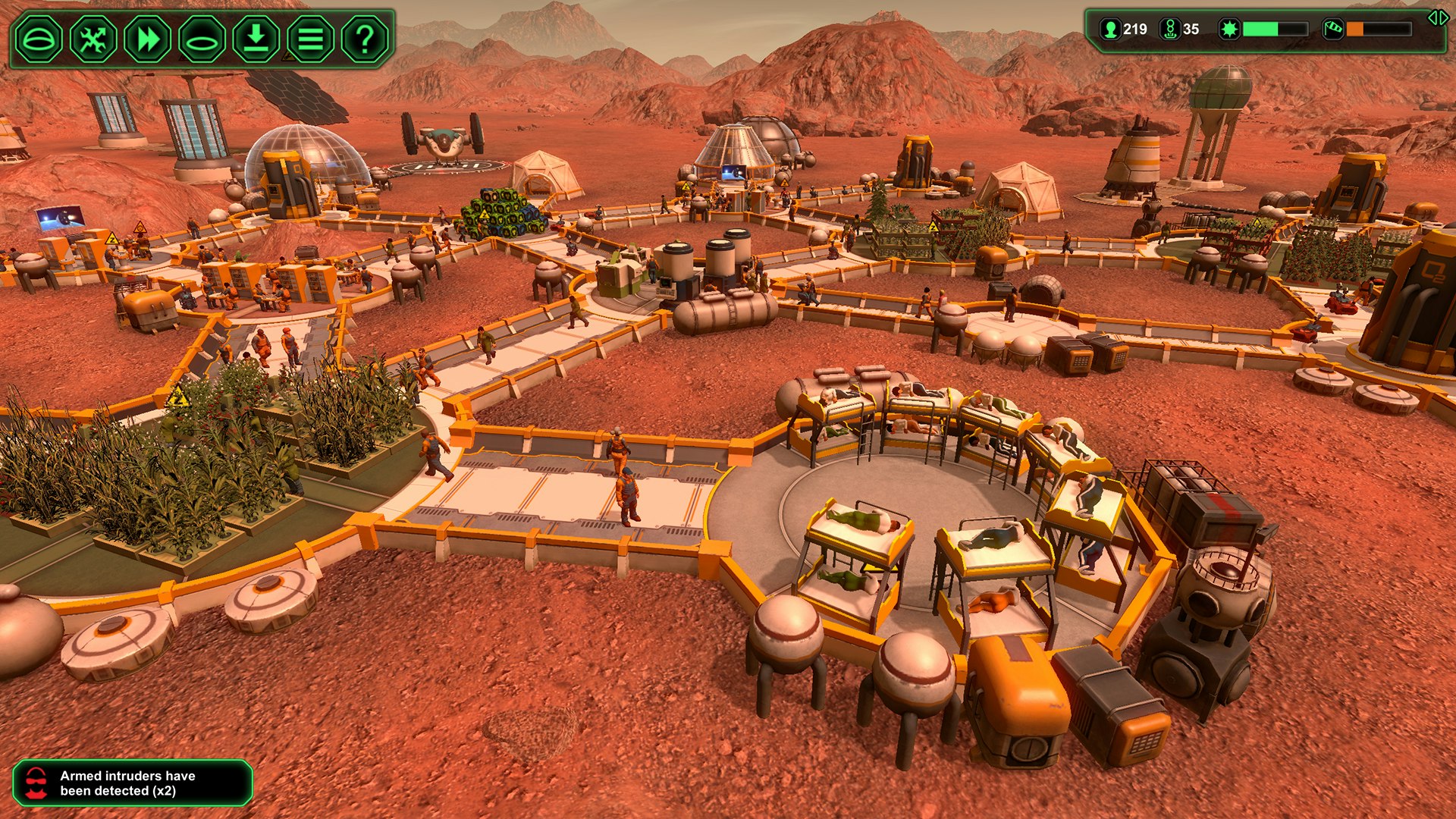
Task: Click the small warning triangle under the toolbar
Action: pyautogui.click(x=288, y=56)
